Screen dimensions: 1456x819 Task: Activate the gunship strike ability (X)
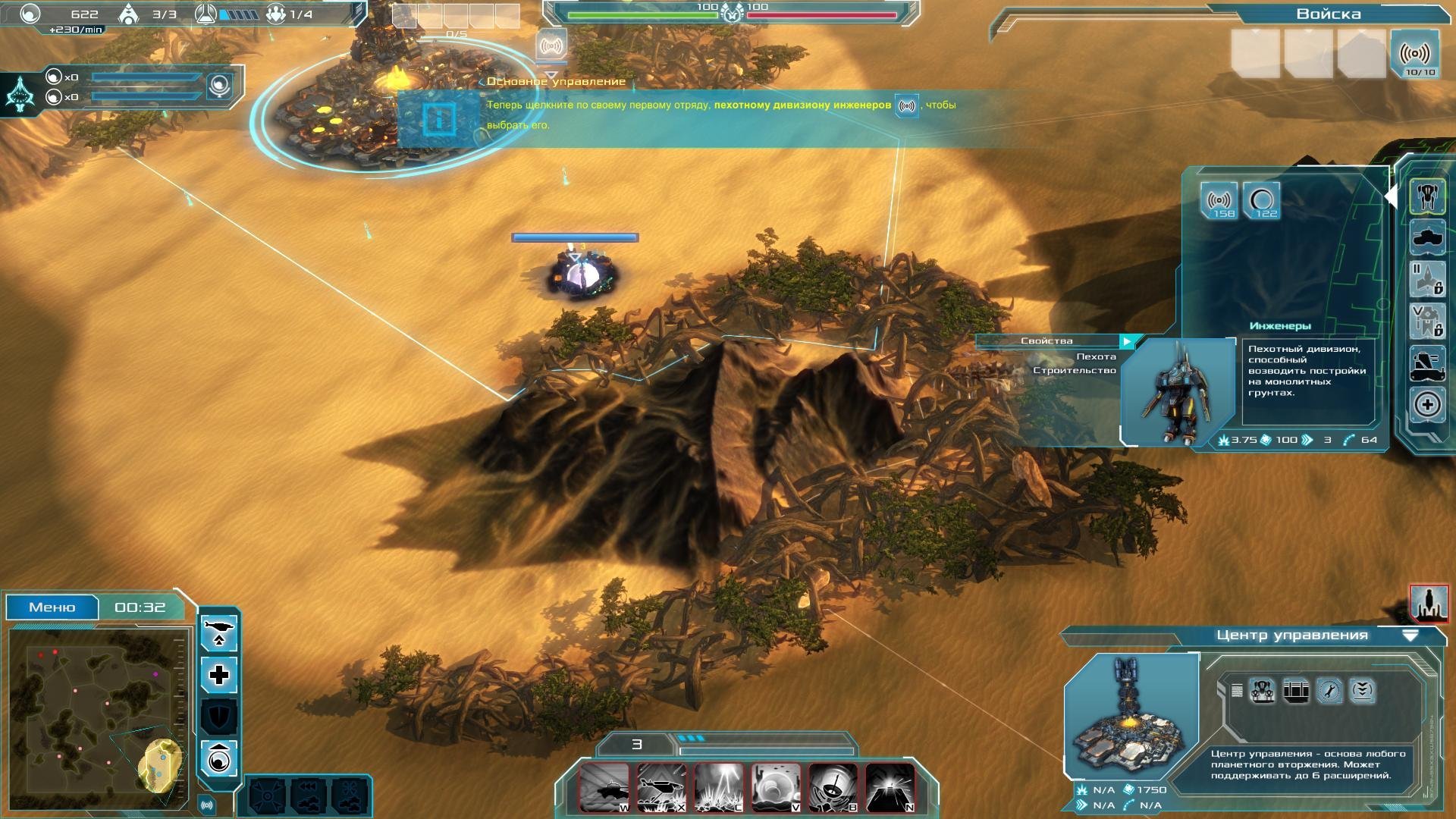tap(661, 787)
